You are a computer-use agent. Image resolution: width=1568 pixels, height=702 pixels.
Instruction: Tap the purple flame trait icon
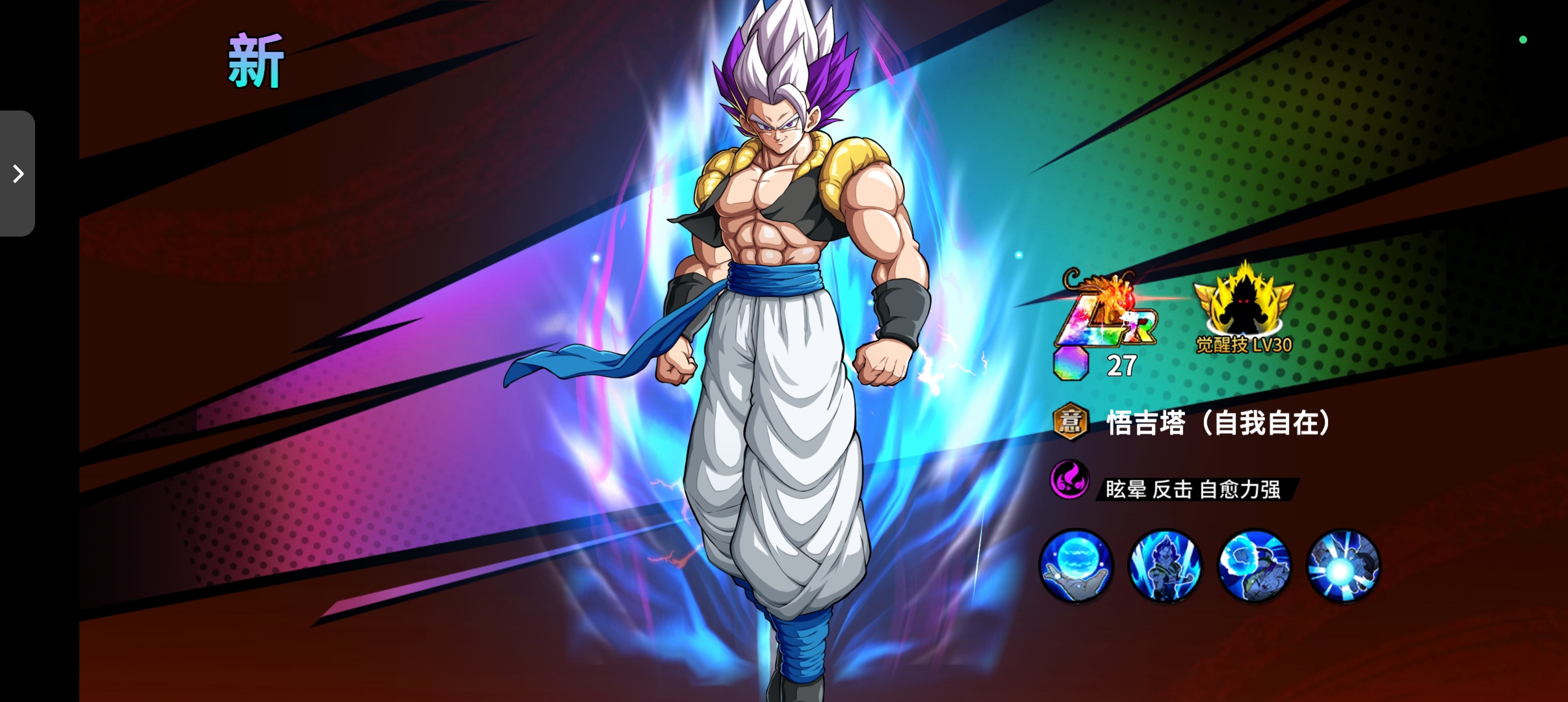(x=1069, y=480)
